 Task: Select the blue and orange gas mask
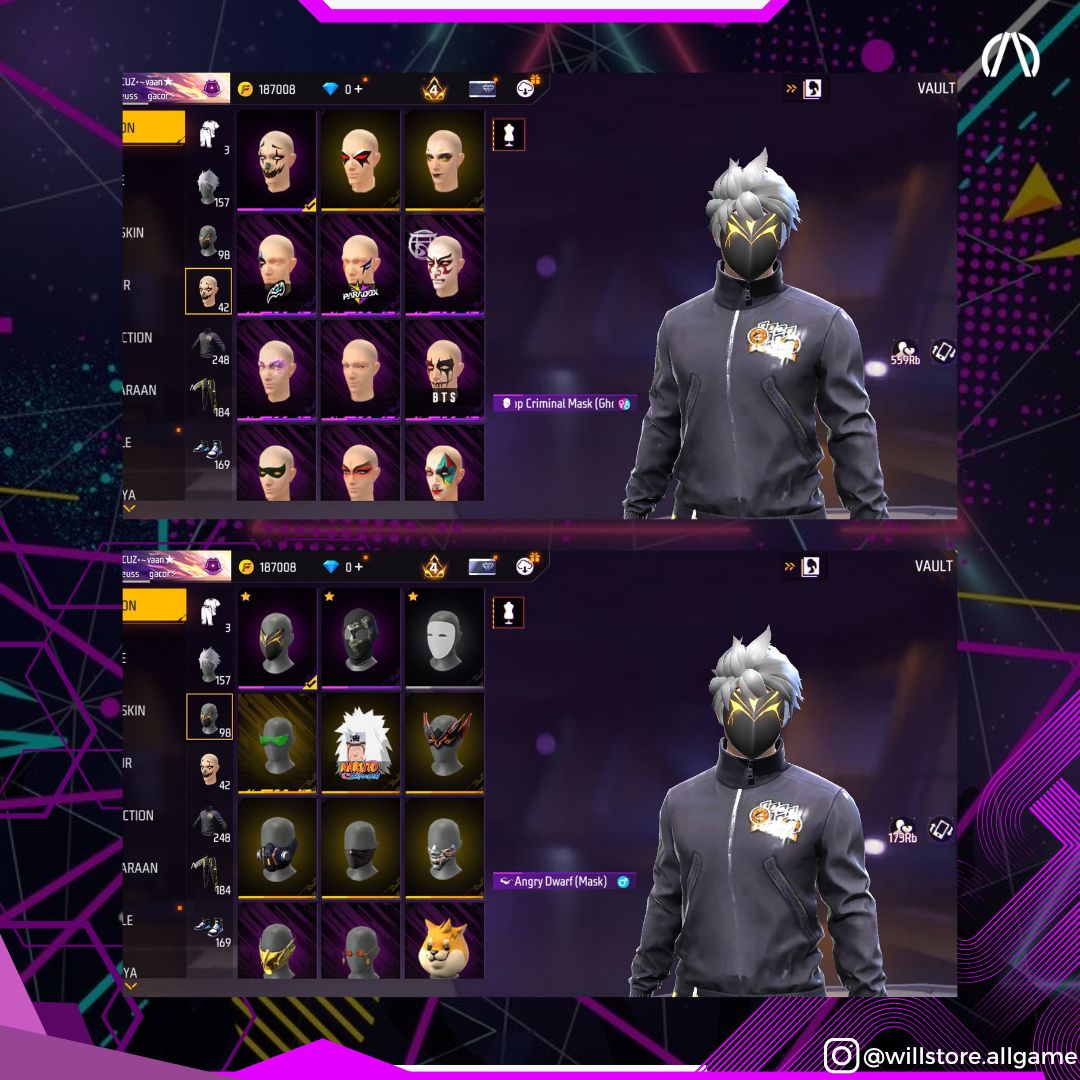[276, 847]
